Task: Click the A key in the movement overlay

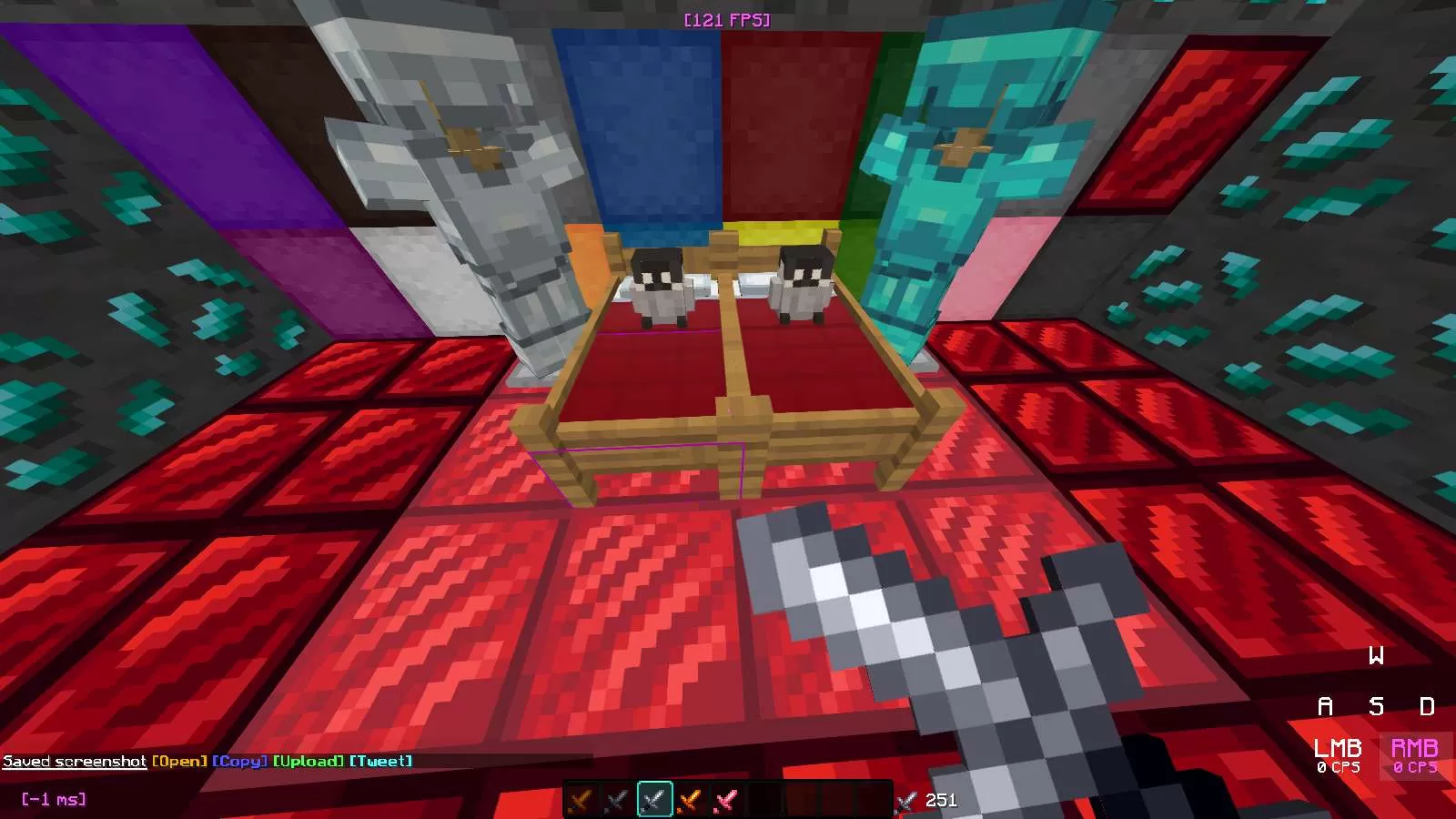Action: point(1324,706)
